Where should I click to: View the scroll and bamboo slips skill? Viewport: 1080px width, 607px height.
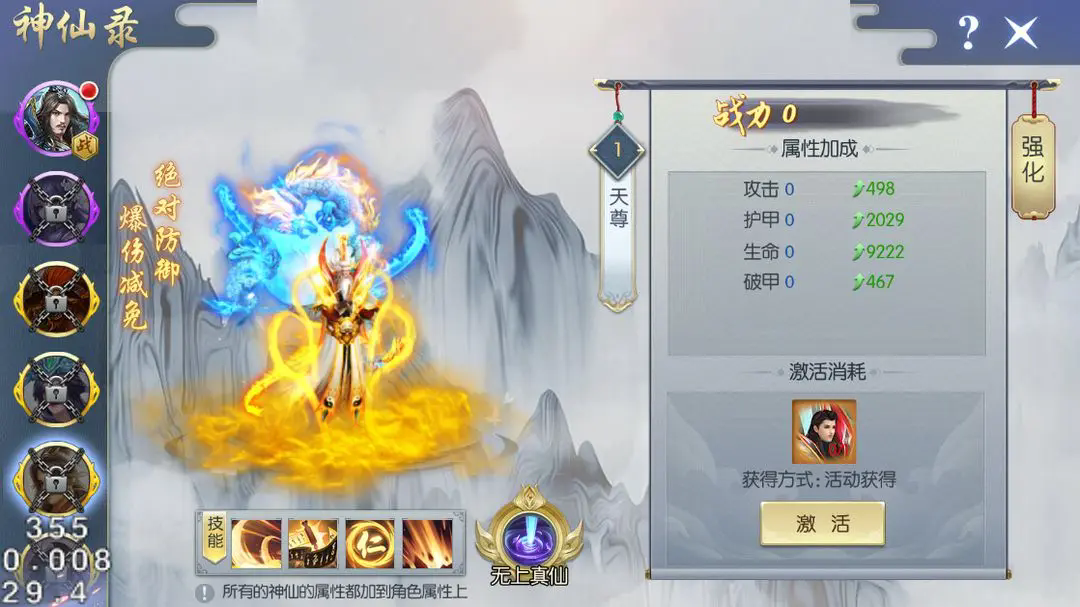coord(313,543)
